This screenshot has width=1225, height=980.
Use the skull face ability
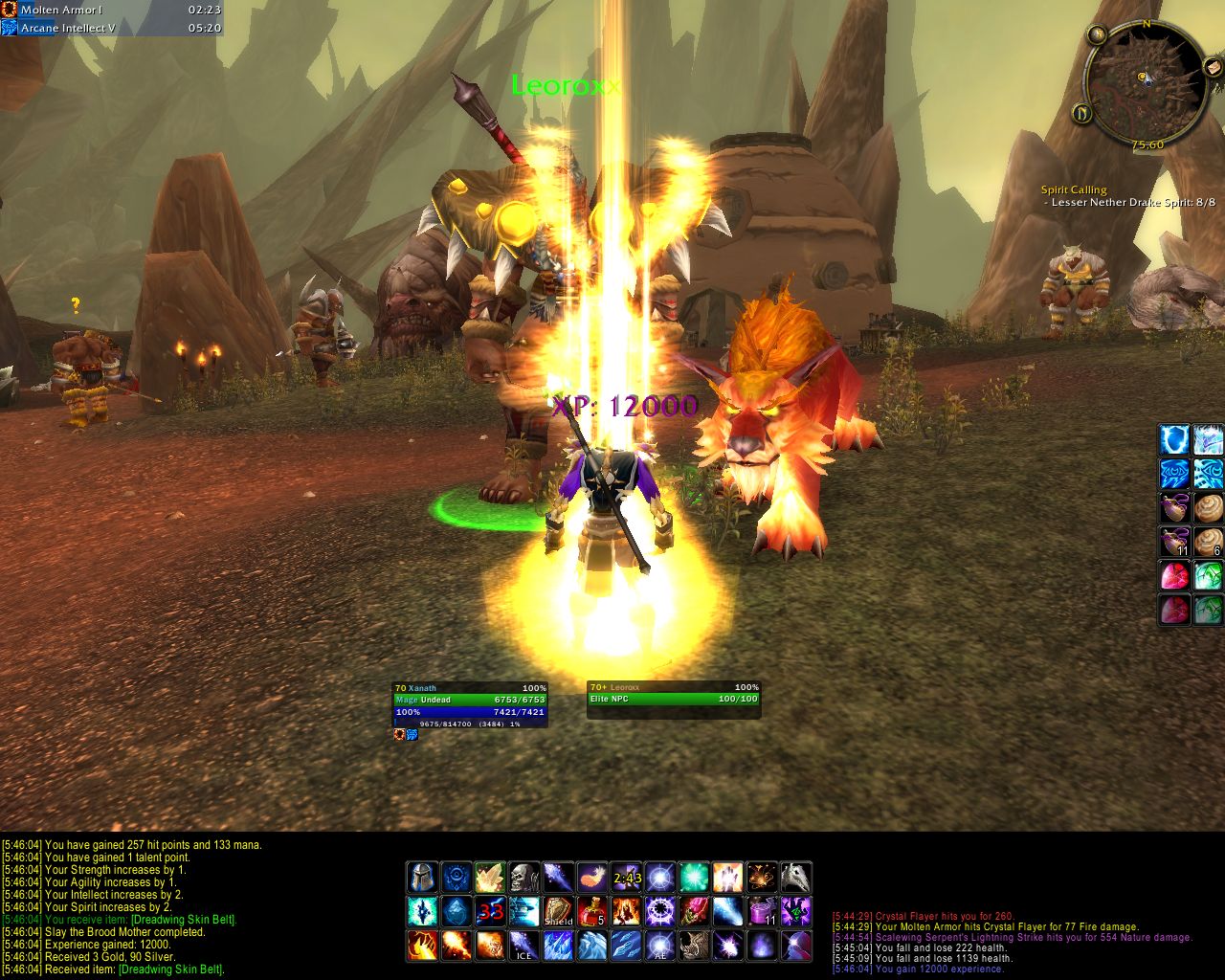pyautogui.click(x=524, y=877)
